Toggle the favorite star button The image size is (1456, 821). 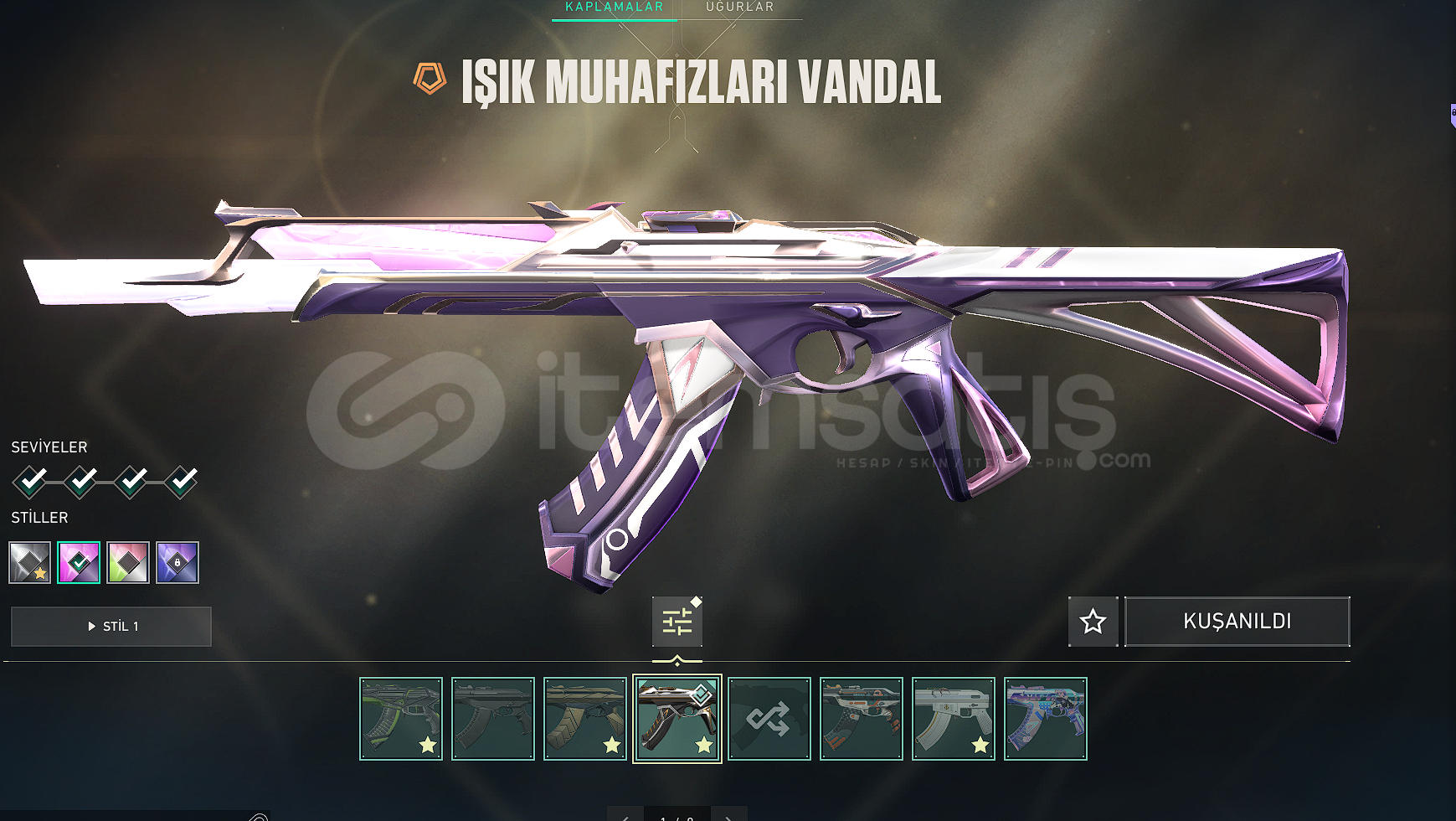tap(1093, 622)
